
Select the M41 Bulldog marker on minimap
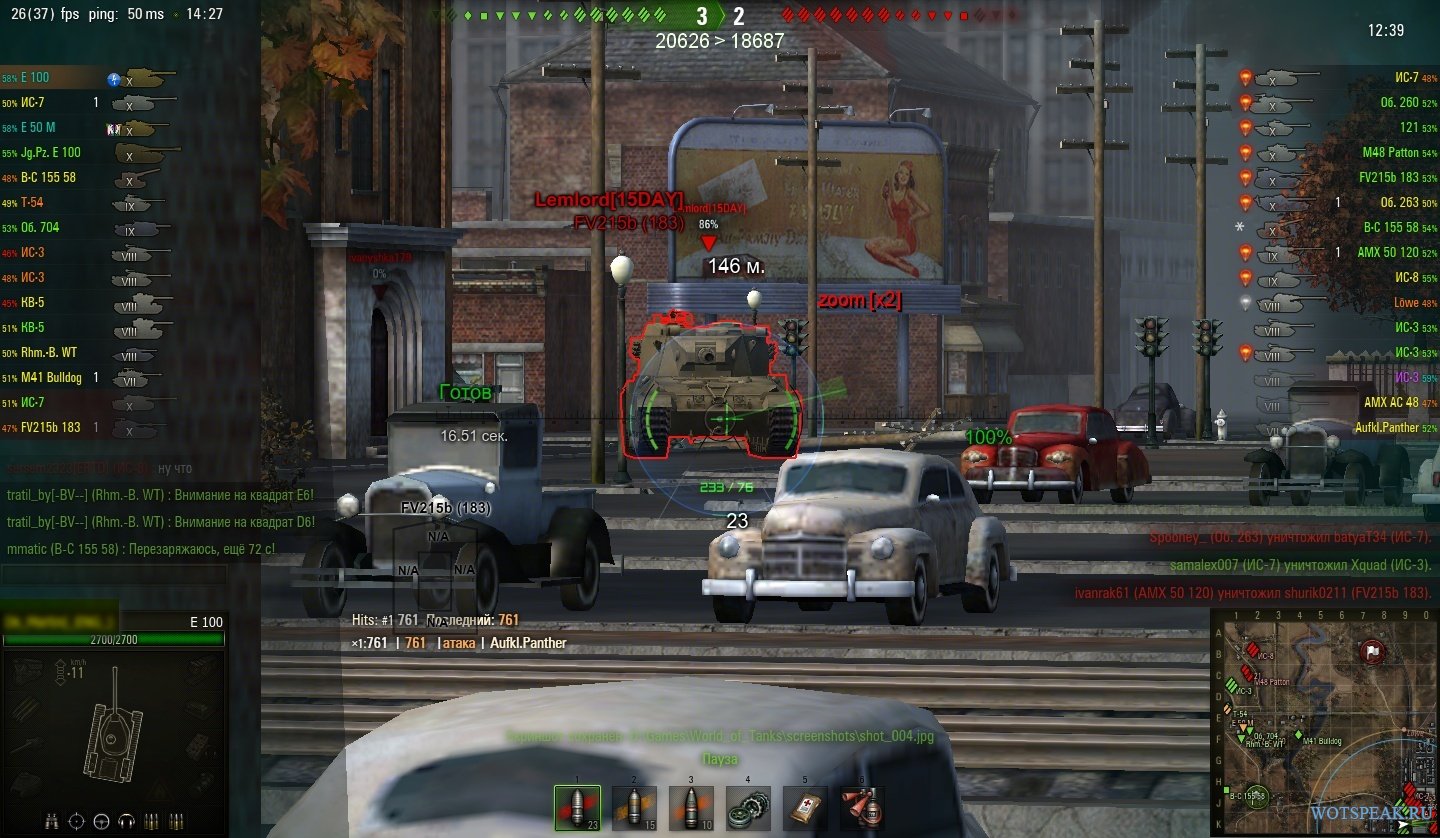pyautogui.click(x=1299, y=735)
